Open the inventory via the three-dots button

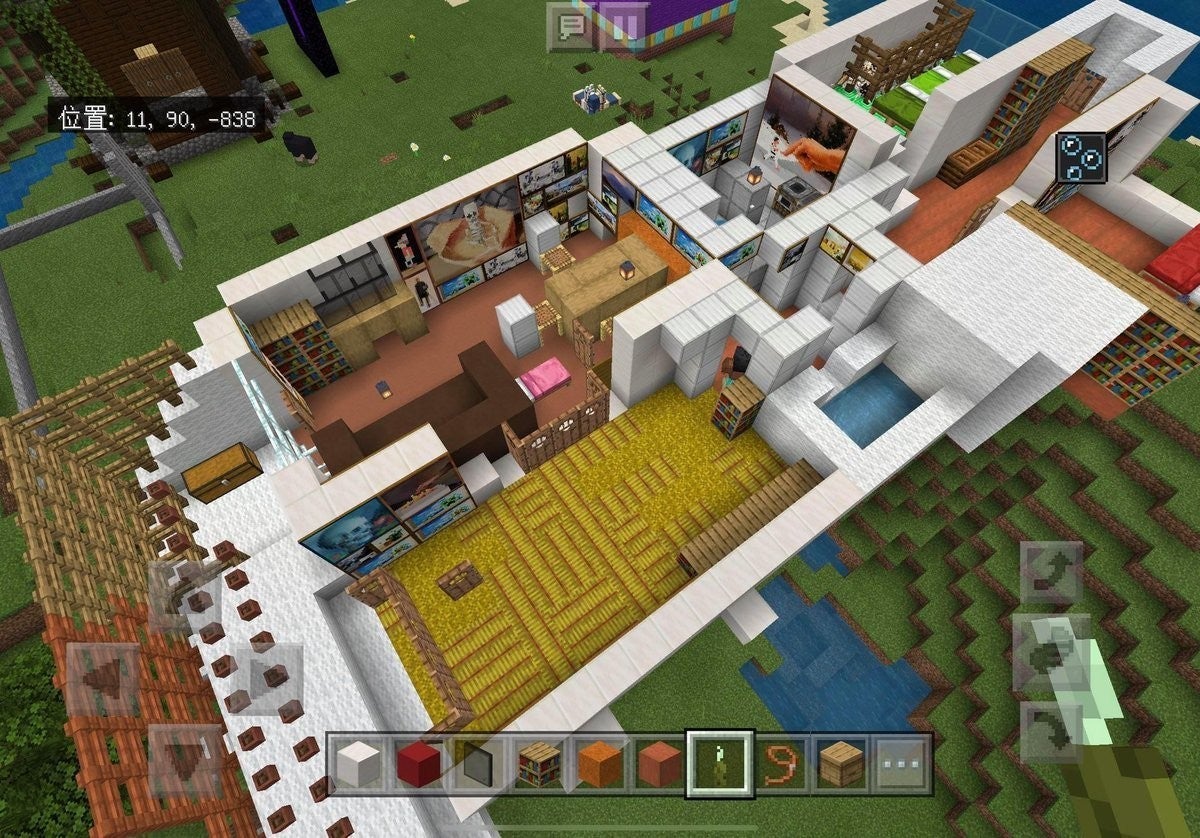pyautogui.click(x=901, y=765)
